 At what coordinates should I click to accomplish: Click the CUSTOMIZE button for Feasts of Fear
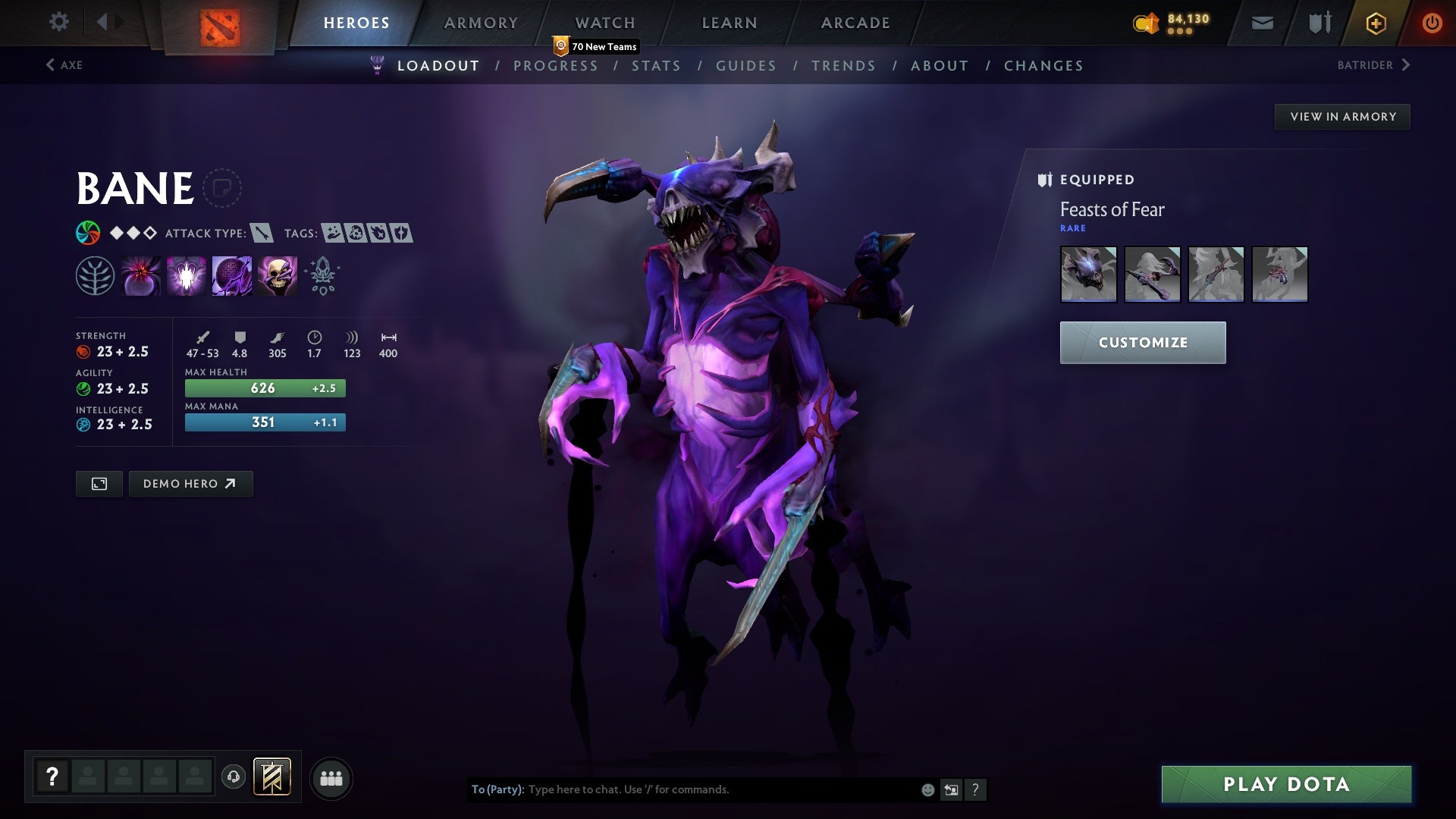click(x=1143, y=342)
